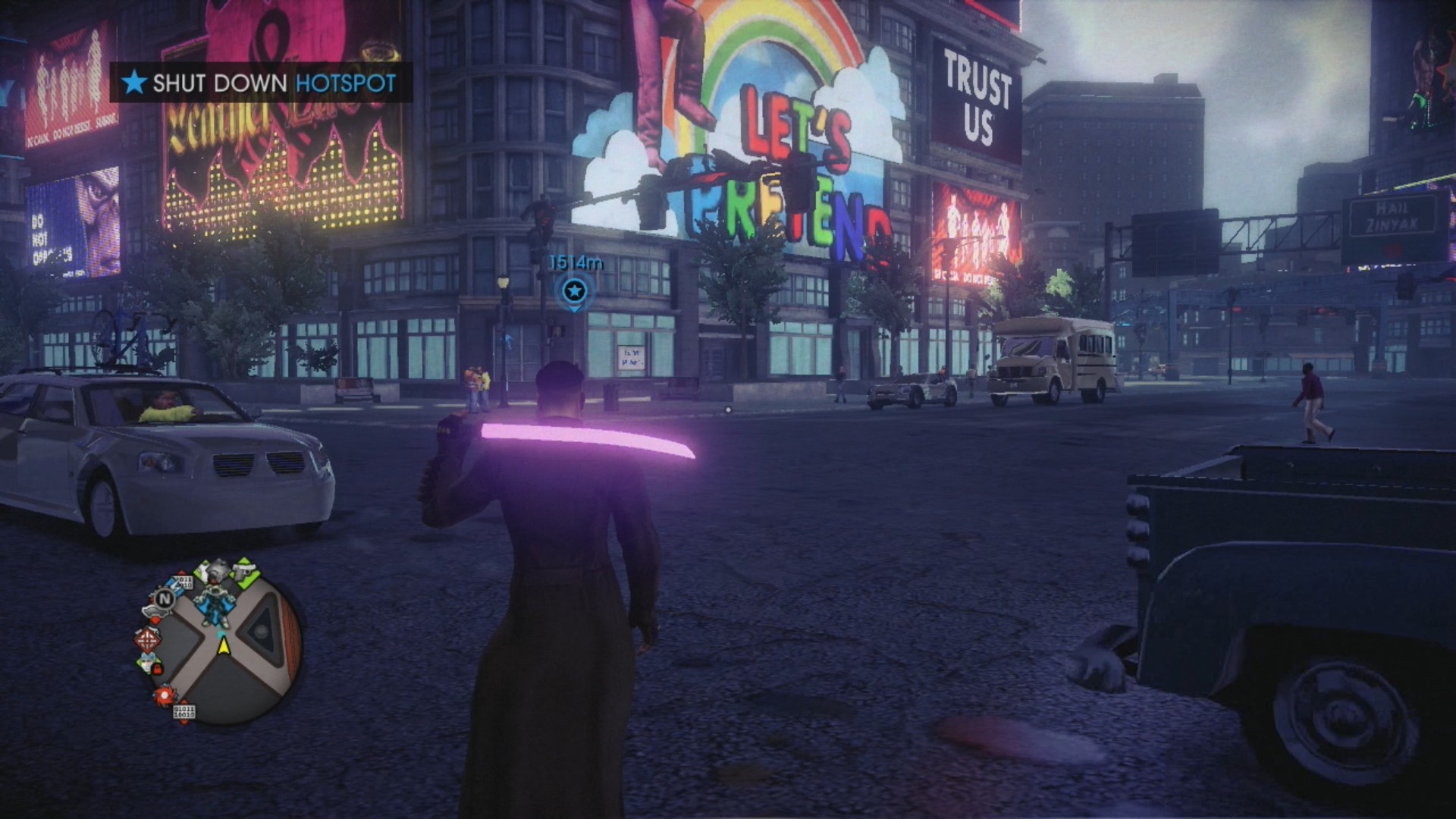This screenshot has width=1456, height=819.
Task: Click the red sawblade icon on minimap
Action: click(x=165, y=694)
